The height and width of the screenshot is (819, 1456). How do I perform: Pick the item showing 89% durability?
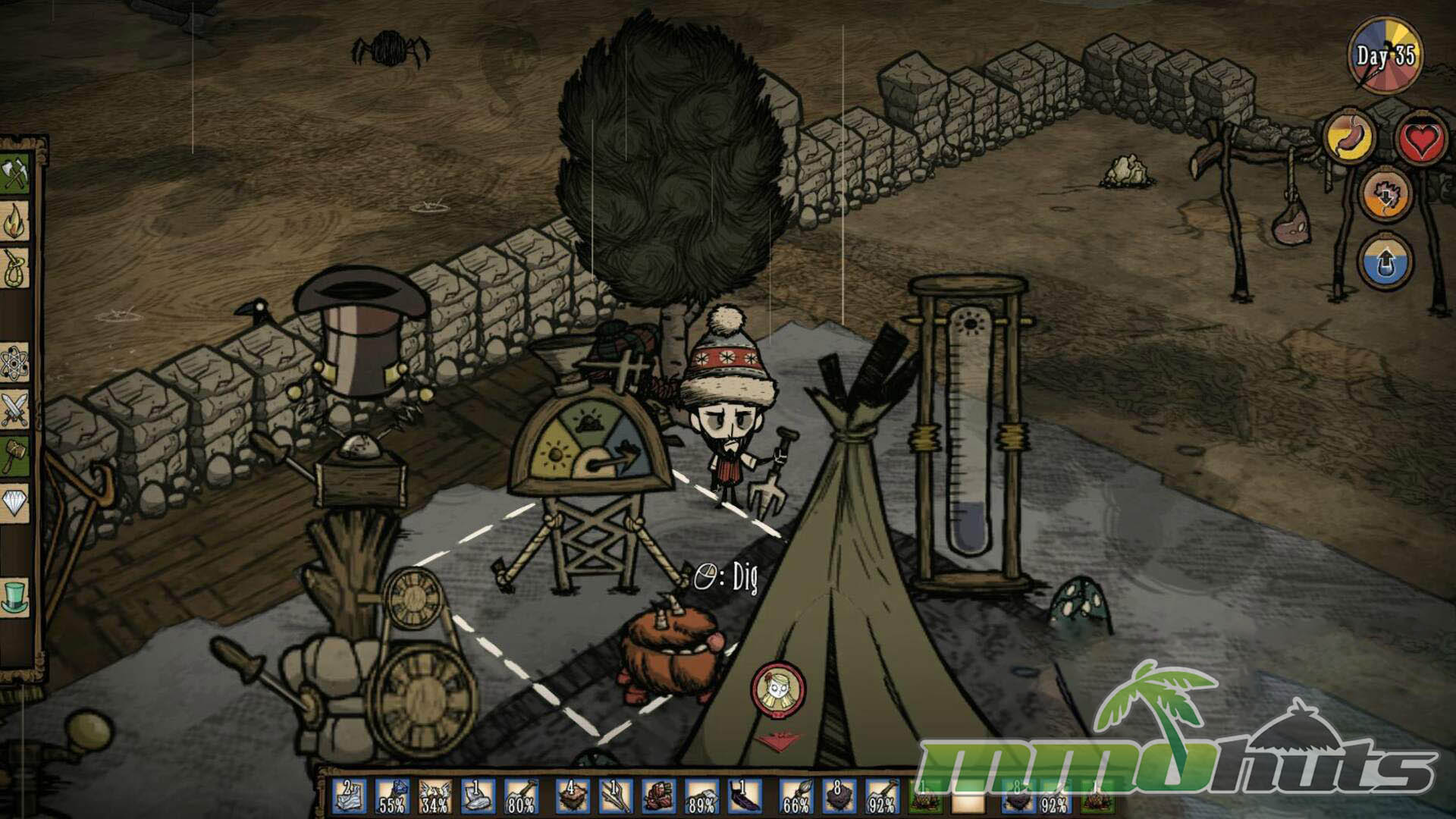pyautogui.click(x=702, y=797)
